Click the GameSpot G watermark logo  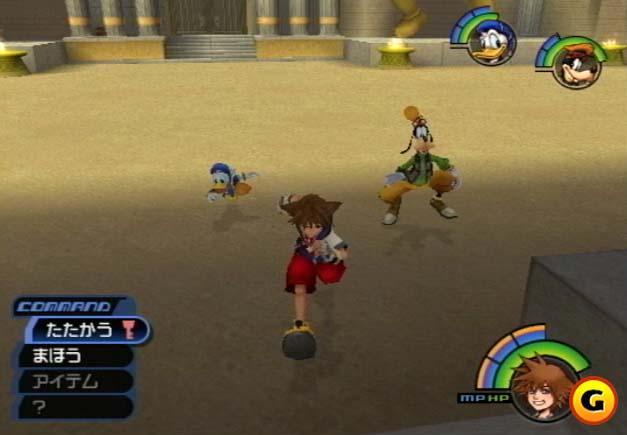591,400
